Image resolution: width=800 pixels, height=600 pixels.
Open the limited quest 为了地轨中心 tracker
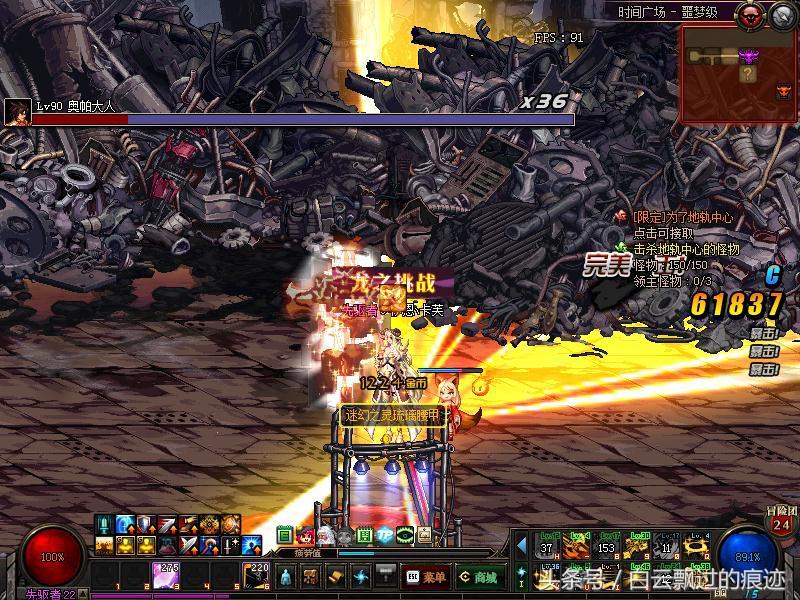coord(682,216)
